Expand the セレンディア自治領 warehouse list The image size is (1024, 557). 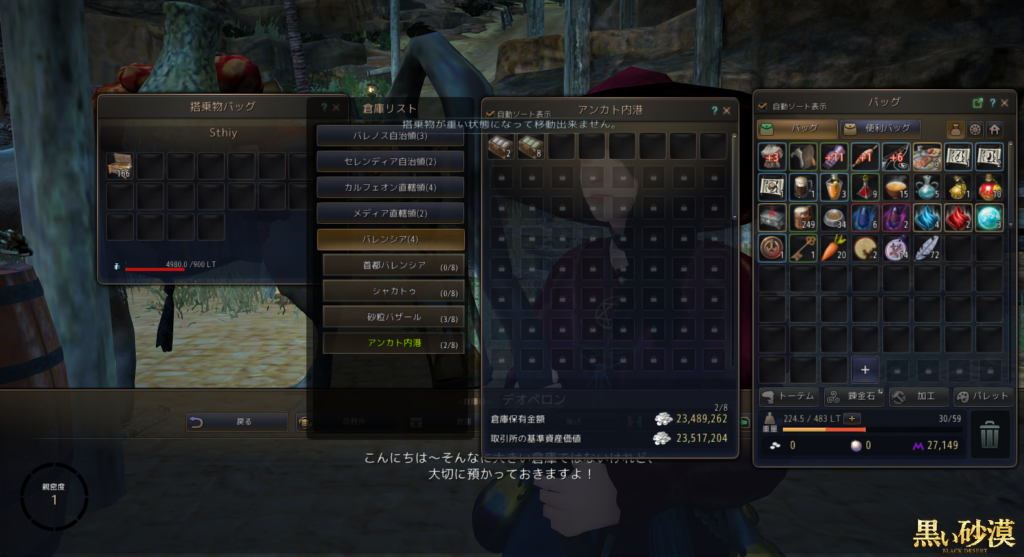(390, 161)
